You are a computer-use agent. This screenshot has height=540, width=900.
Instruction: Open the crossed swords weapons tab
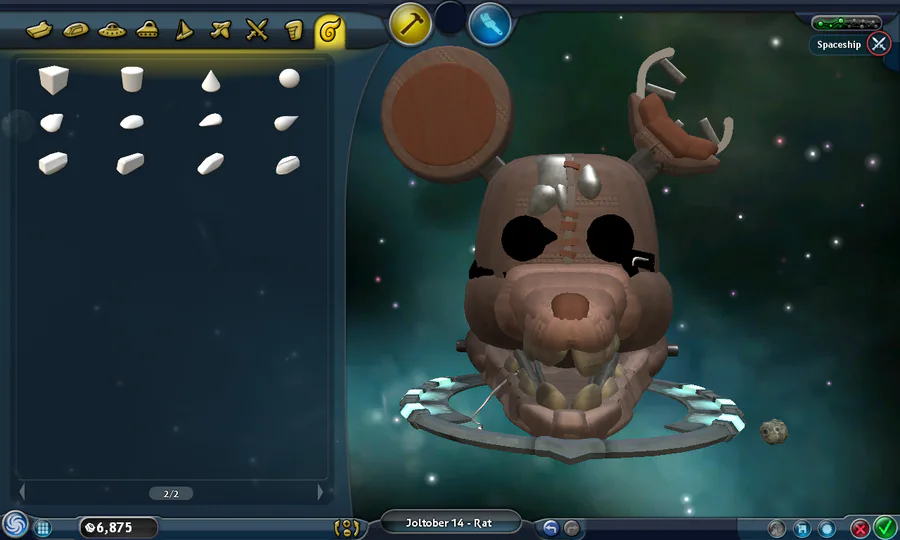pos(257,30)
